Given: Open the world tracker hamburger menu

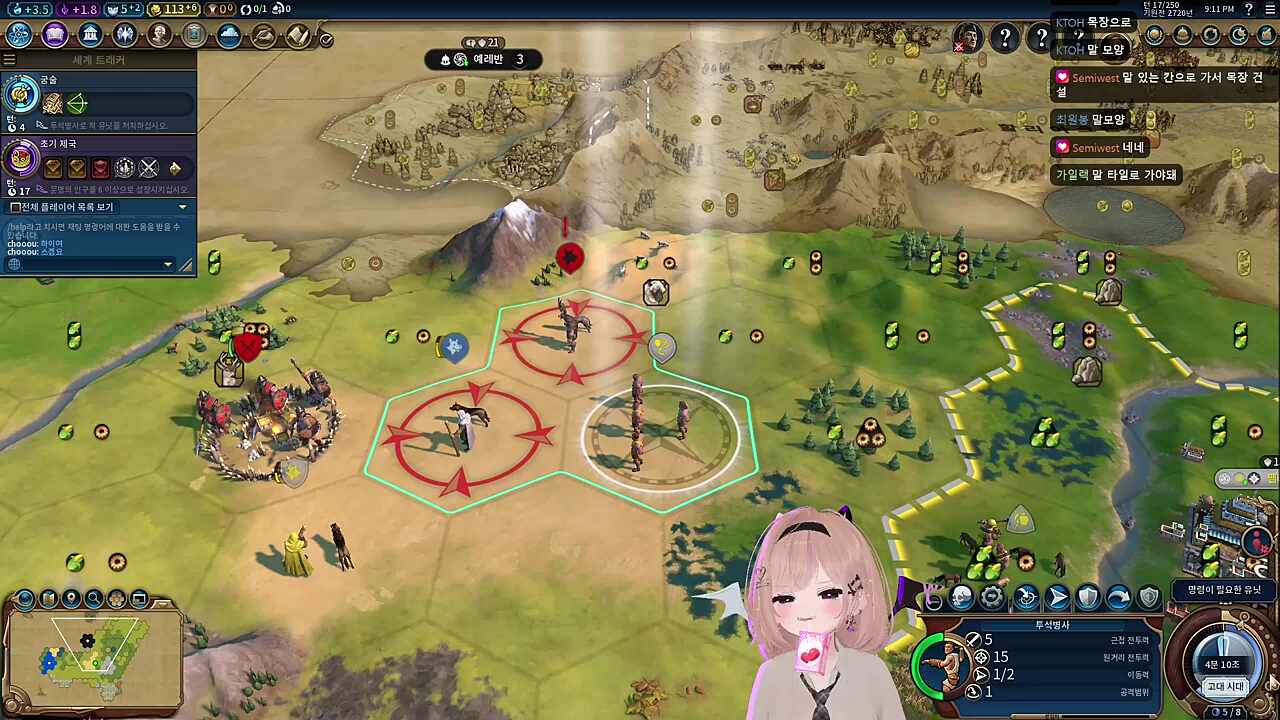Looking at the screenshot, I should (9, 60).
